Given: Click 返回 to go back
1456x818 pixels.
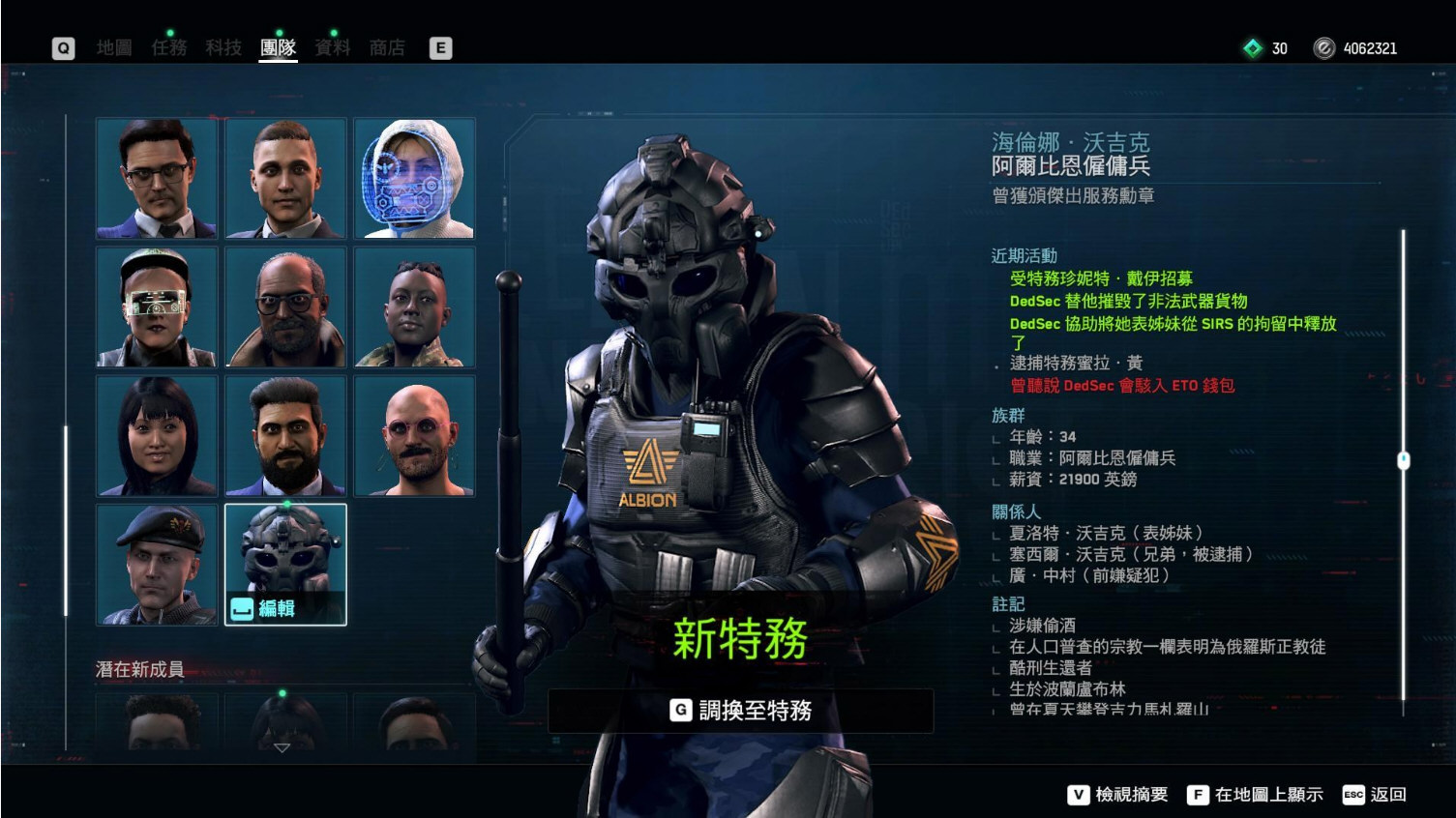Looking at the screenshot, I should click(x=1375, y=795).
